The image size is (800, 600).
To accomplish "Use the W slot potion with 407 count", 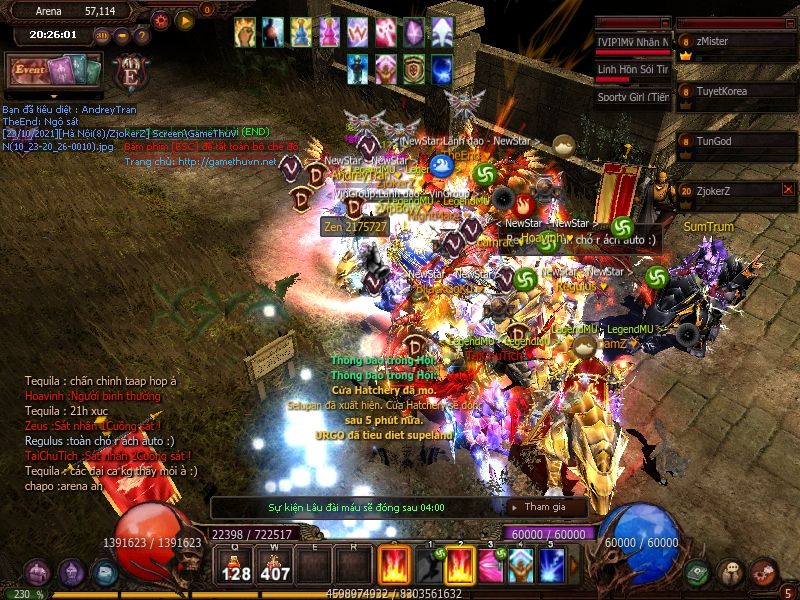I will pyautogui.click(x=275, y=565).
